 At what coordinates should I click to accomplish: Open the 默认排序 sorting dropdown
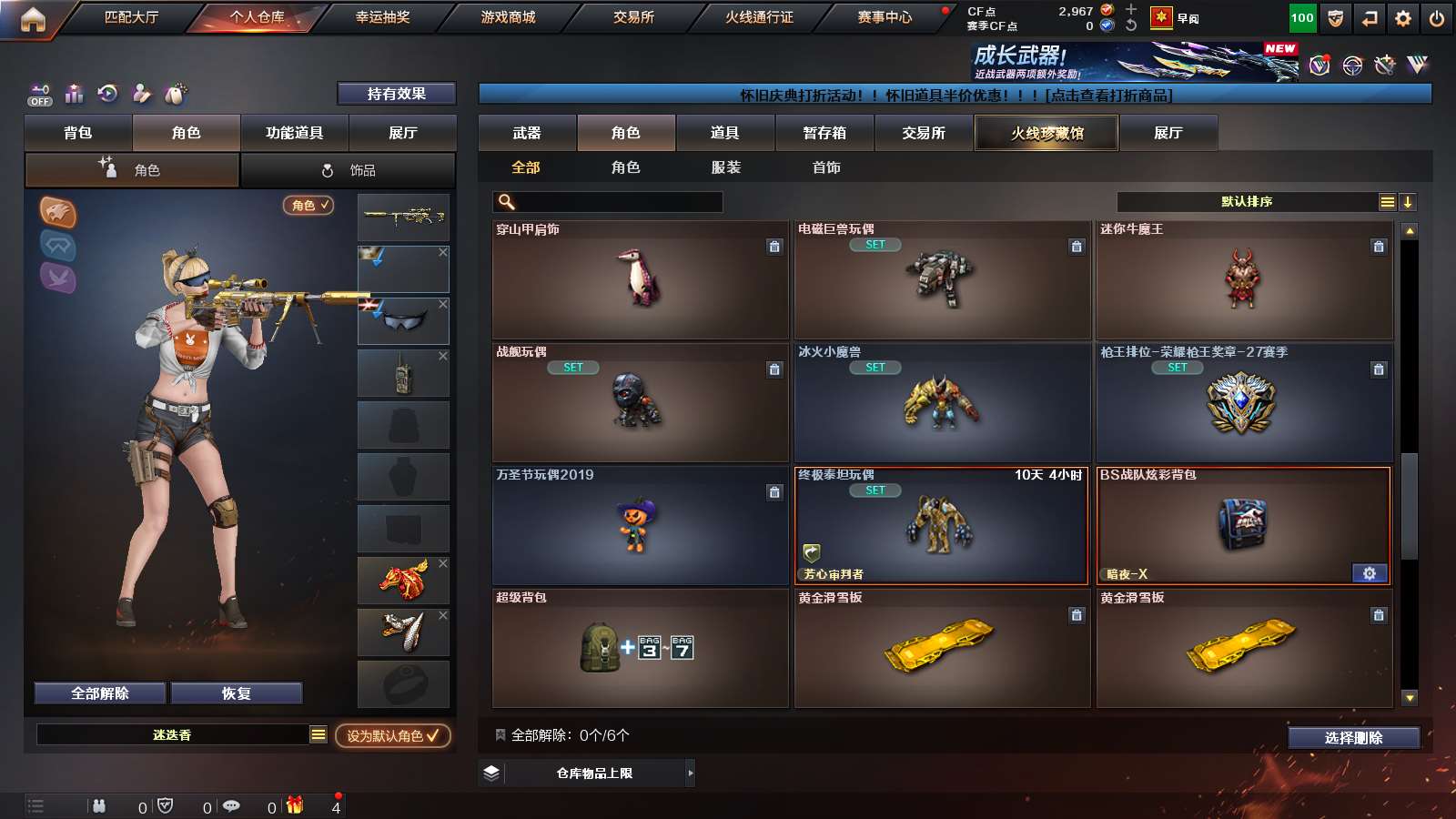point(1245,201)
